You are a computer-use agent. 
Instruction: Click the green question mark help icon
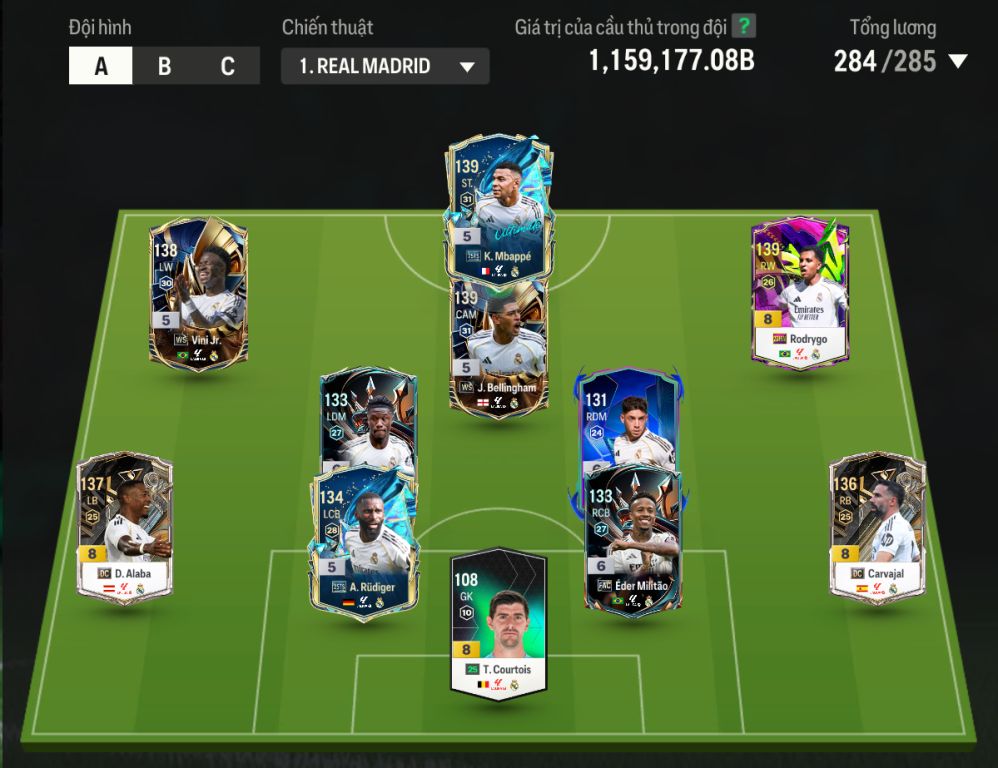point(743,26)
